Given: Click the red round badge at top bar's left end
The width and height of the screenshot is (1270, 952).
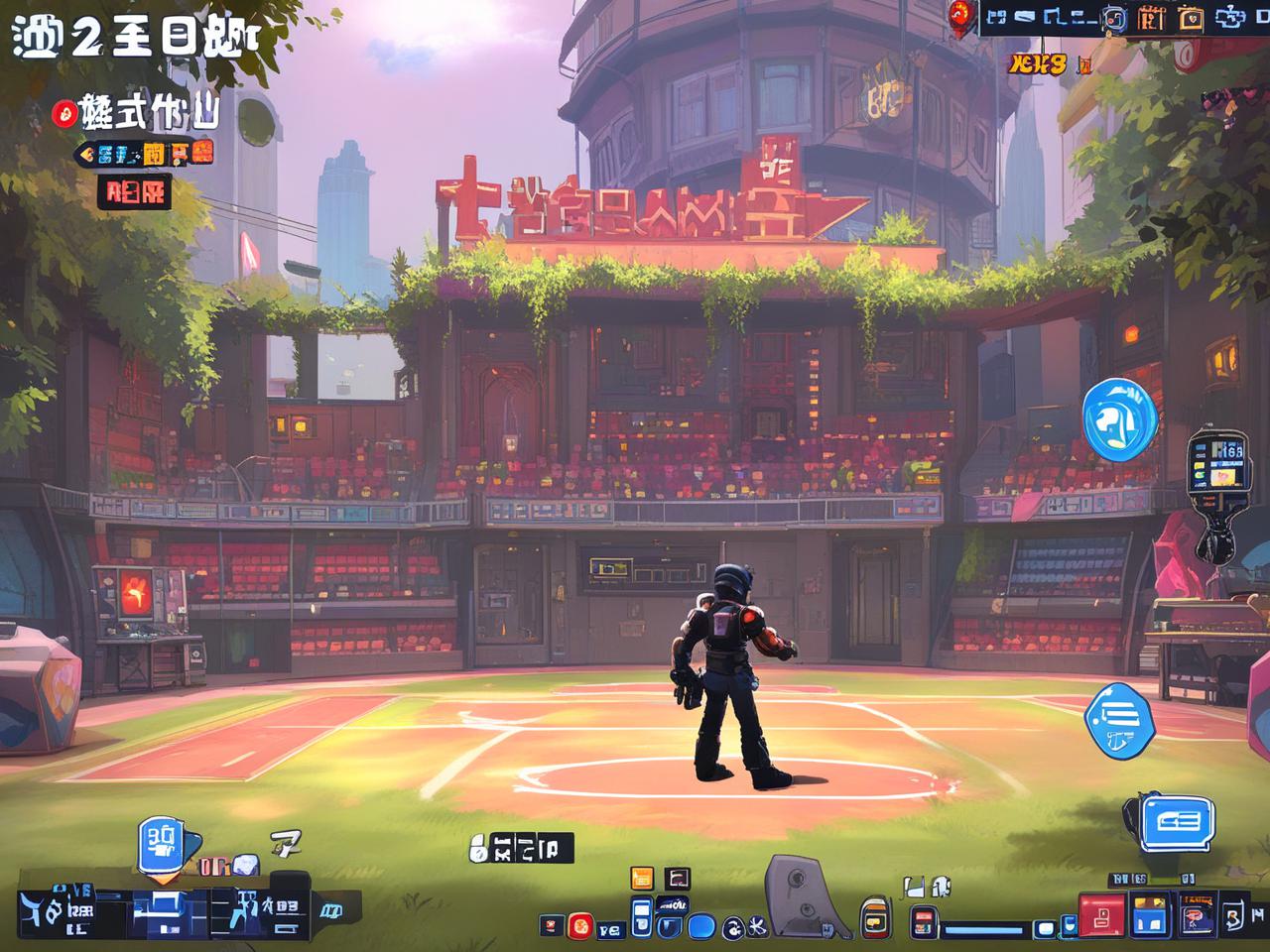Looking at the screenshot, I should (x=958, y=13).
